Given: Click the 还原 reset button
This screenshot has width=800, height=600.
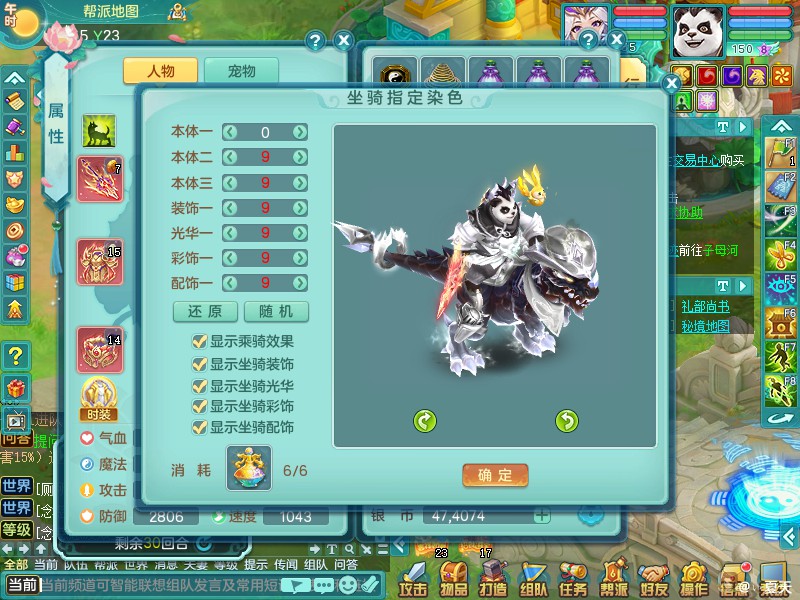Looking at the screenshot, I should point(205,311).
